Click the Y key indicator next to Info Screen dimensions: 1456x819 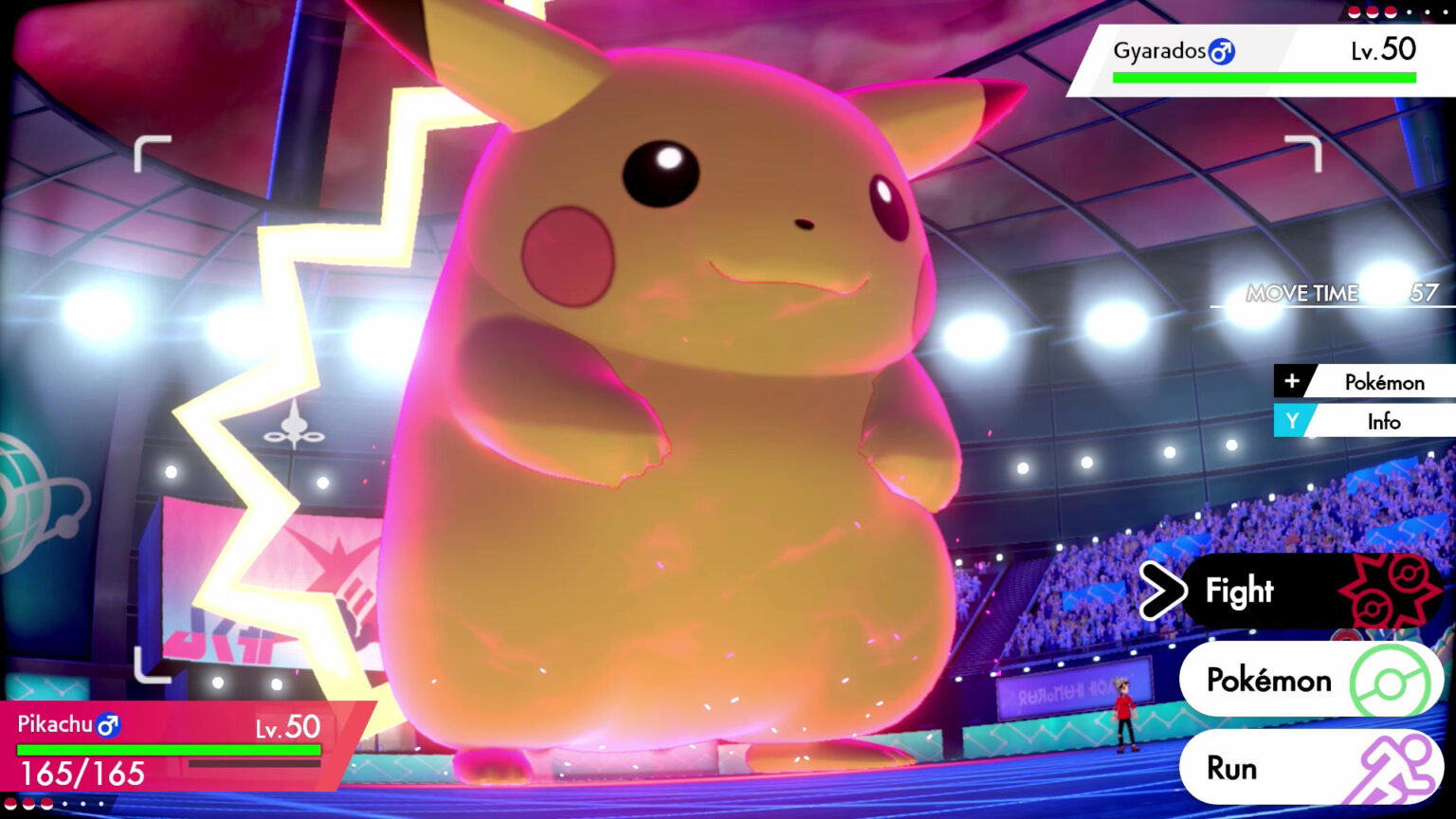pos(1293,421)
